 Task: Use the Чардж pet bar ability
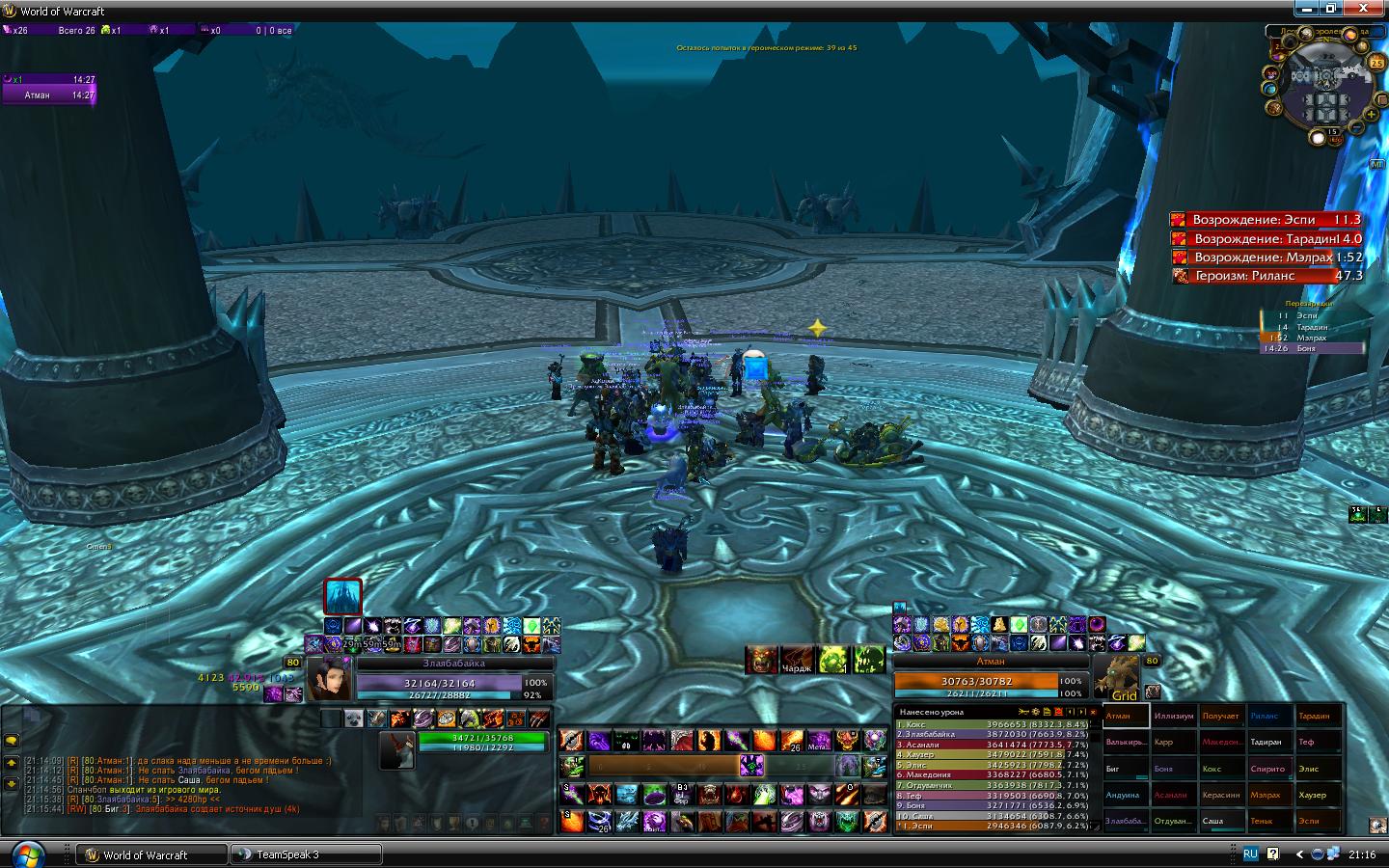tap(797, 660)
